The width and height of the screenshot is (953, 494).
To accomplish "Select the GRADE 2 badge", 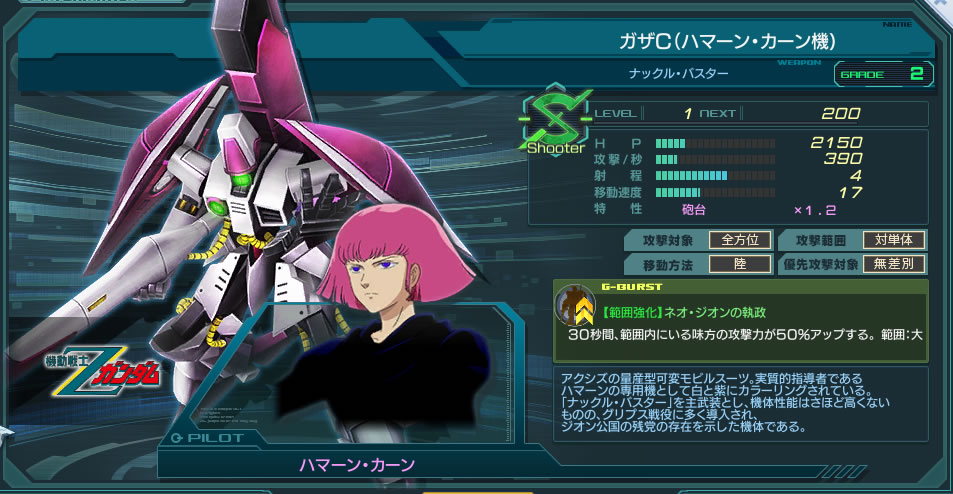I will click(883, 74).
